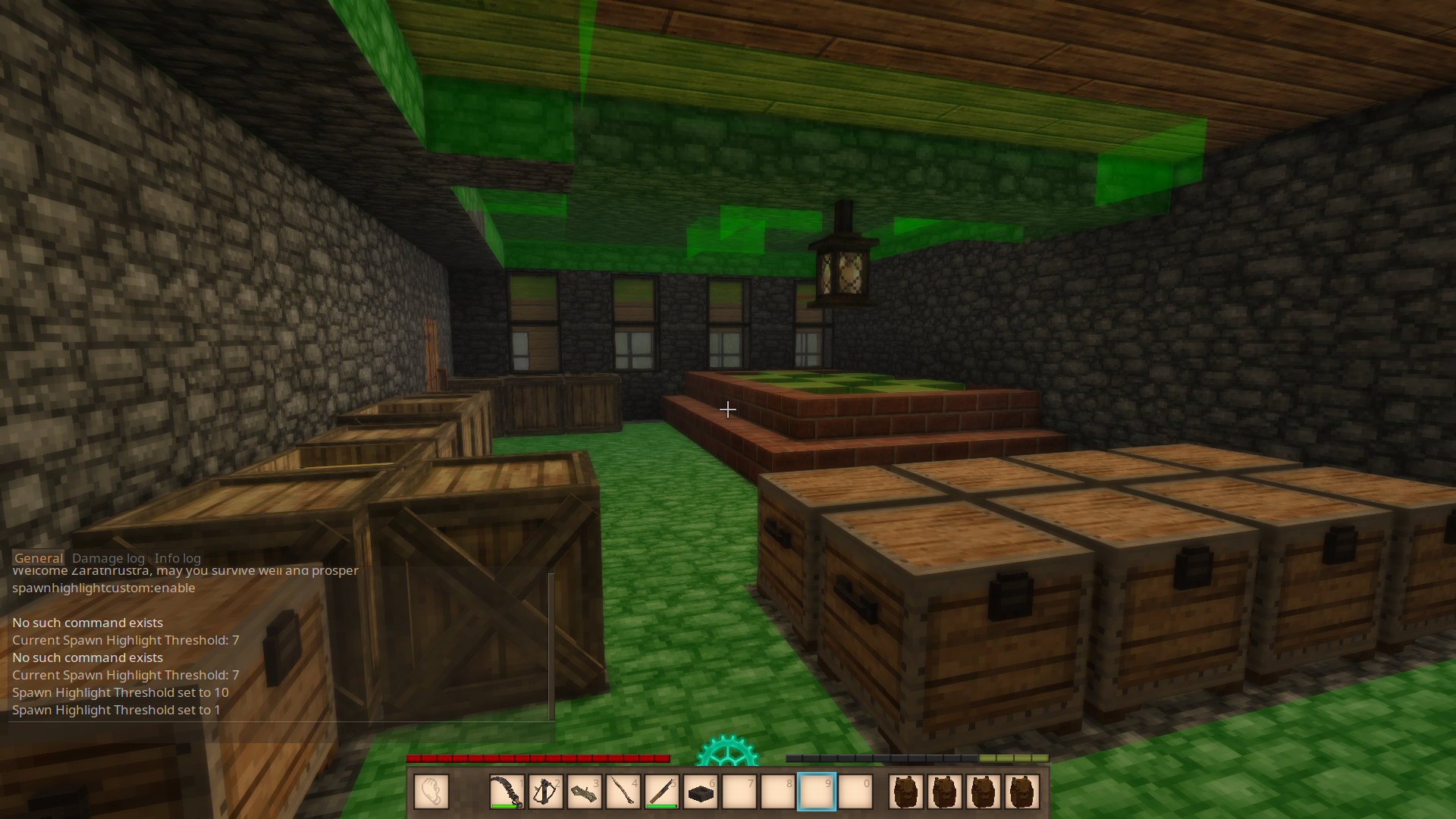Select the dark block in slot 6
The image size is (1456, 819).
coord(701,792)
